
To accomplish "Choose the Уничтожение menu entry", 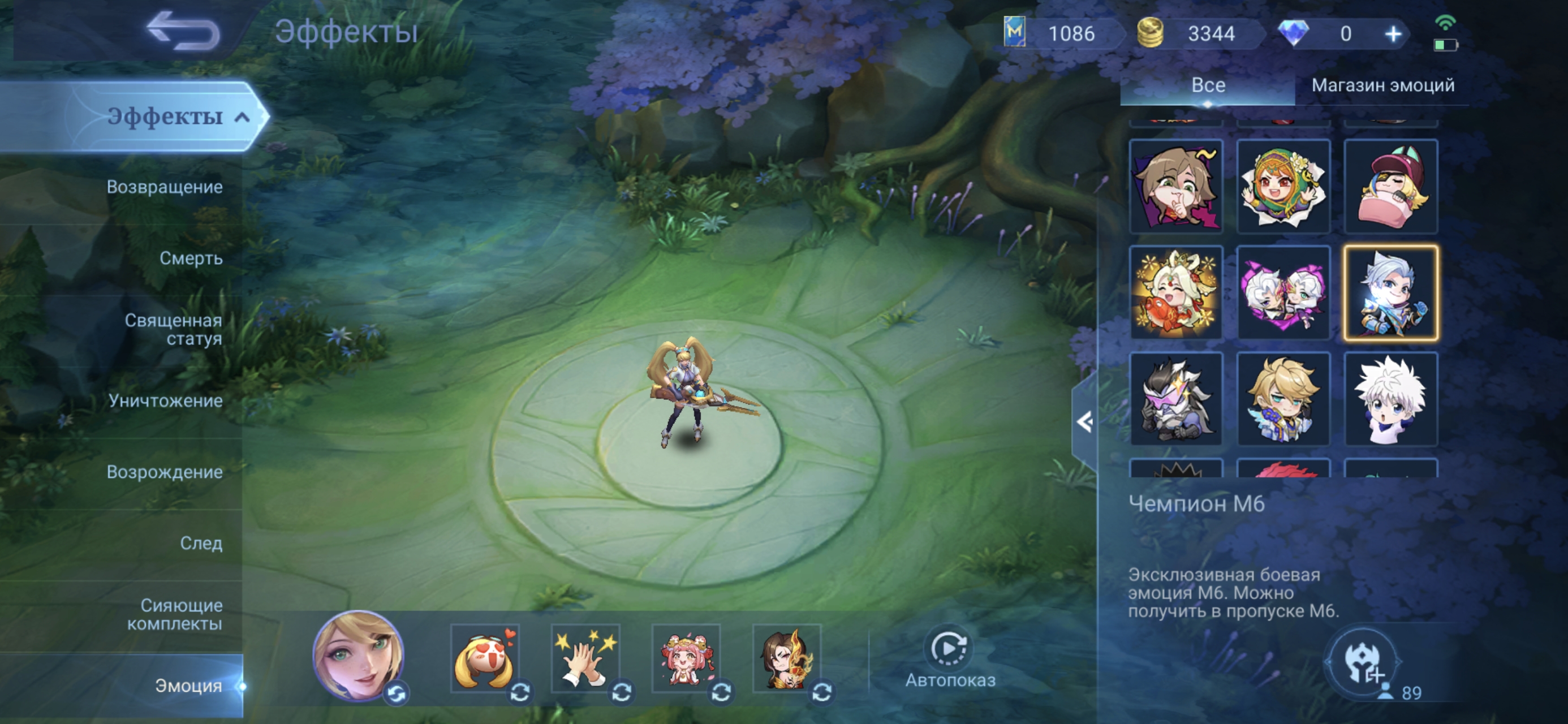I will click(x=165, y=400).
